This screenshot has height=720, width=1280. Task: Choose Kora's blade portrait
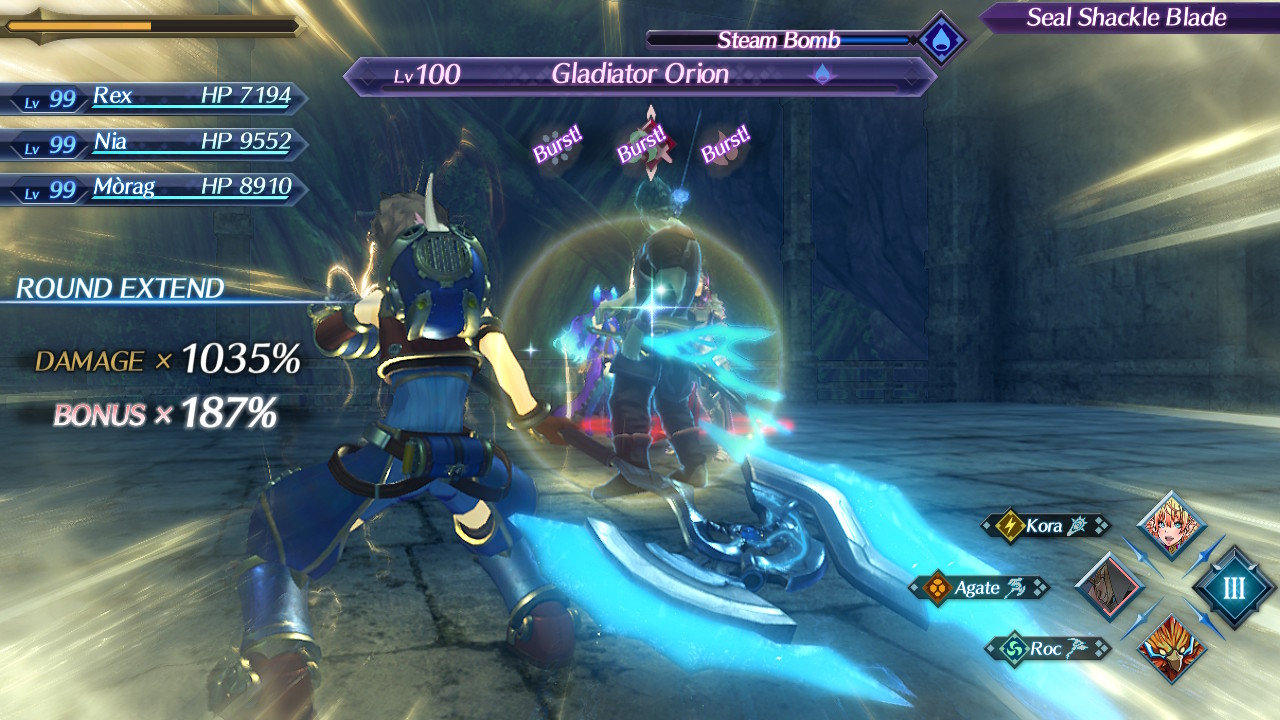(x=1171, y=525)
